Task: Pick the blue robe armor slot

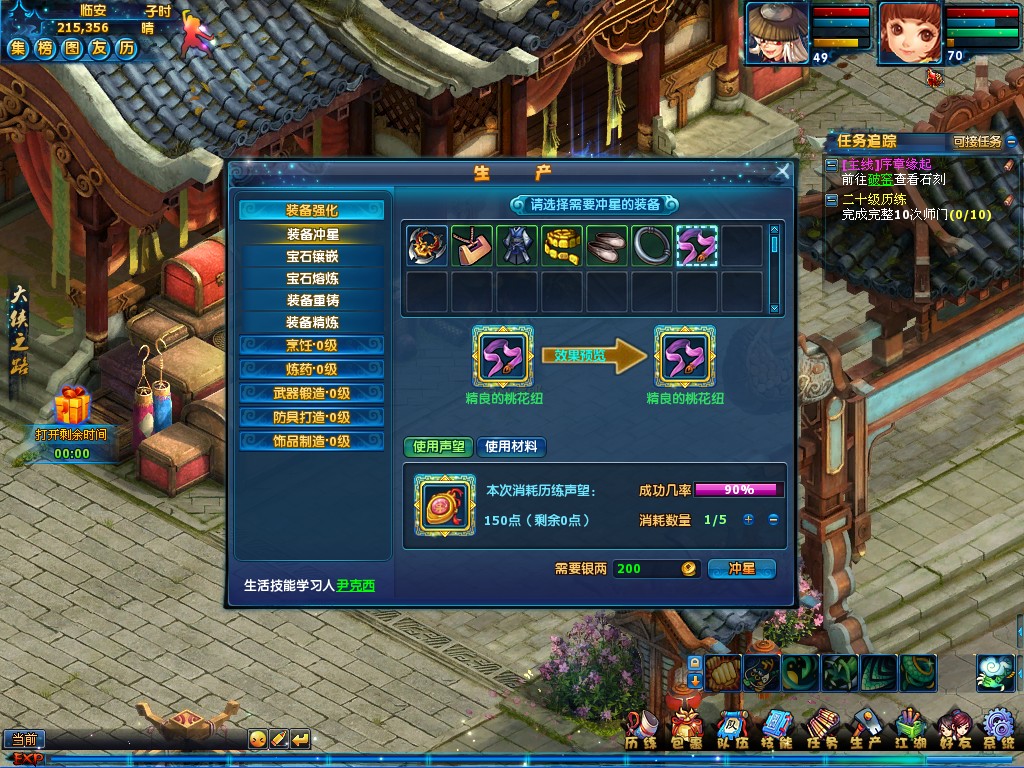Action: [516, 246]
